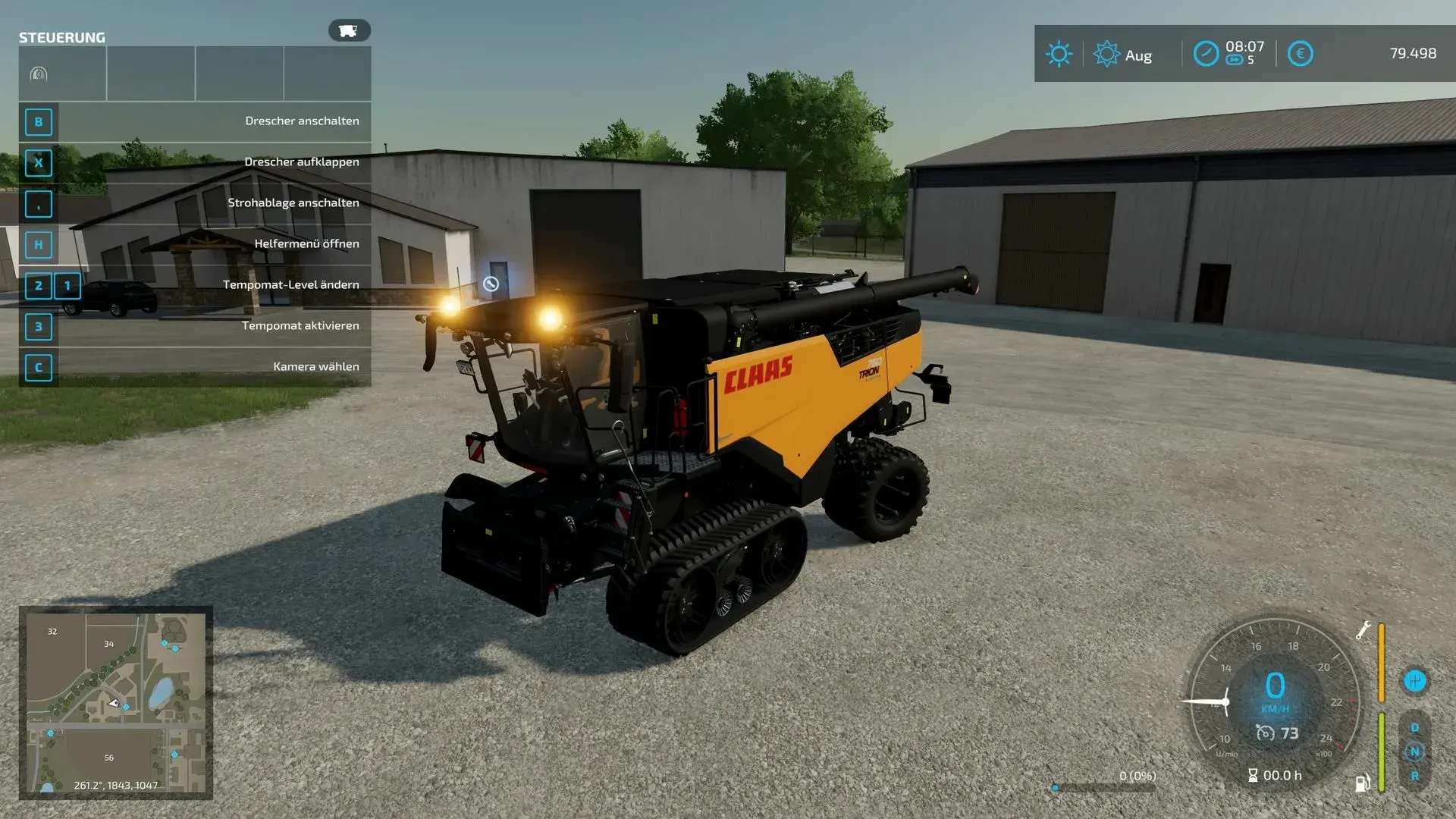This screenshot has height=819, width=1456.
Task: Click the wrench damage icon
Action: click(x=1363, y=630)
